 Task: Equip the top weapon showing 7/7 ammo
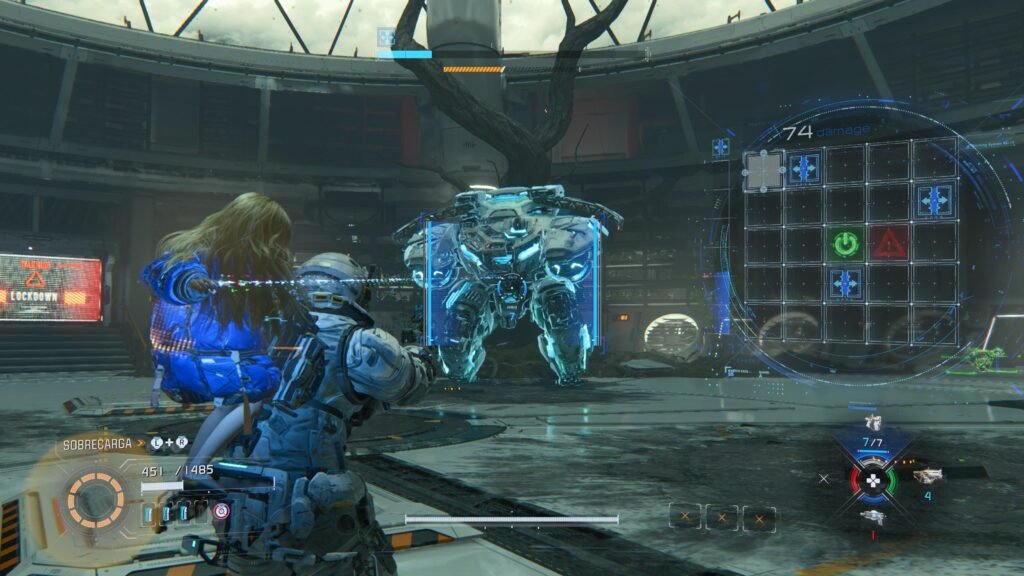(872, 424)
